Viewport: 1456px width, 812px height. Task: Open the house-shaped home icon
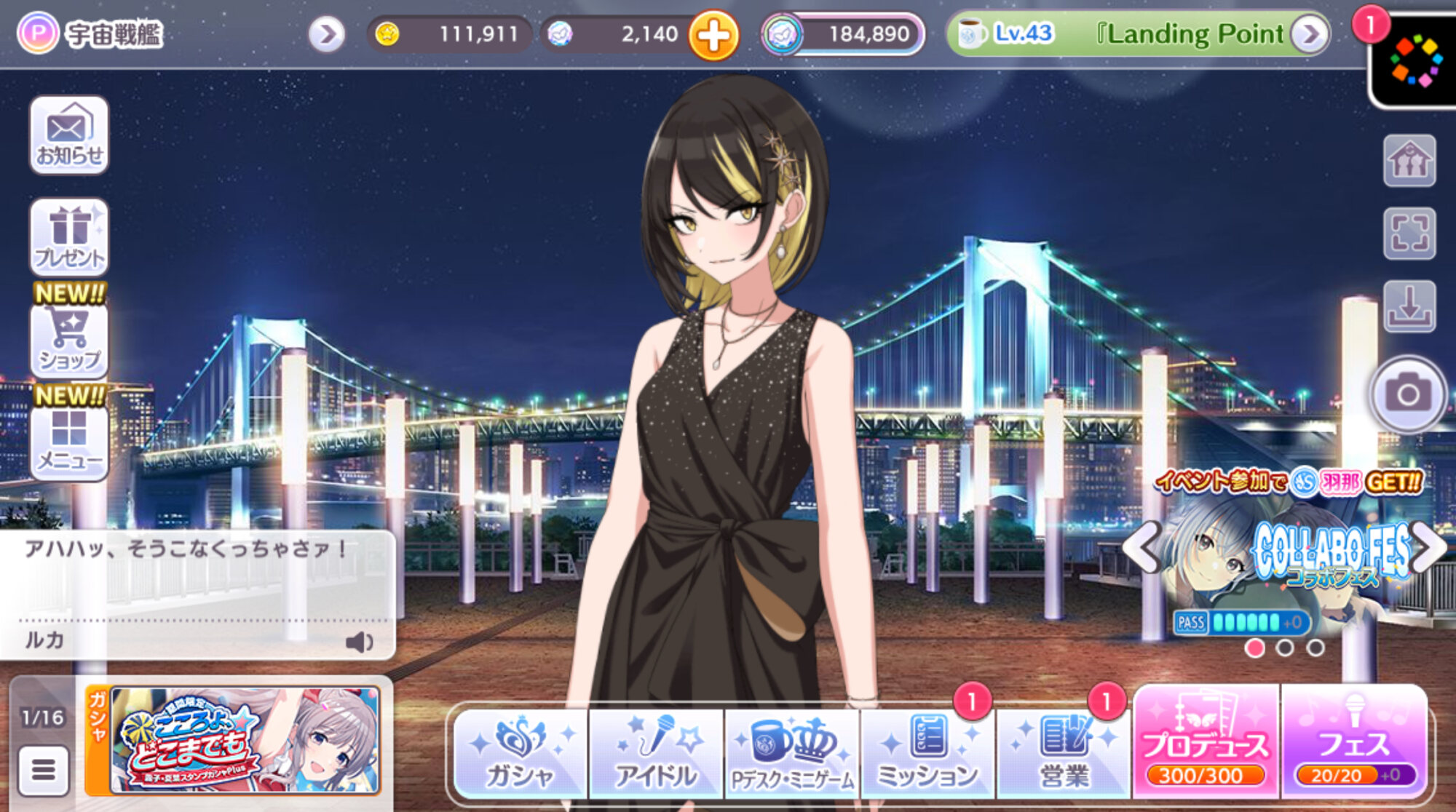click(1409, 161)
